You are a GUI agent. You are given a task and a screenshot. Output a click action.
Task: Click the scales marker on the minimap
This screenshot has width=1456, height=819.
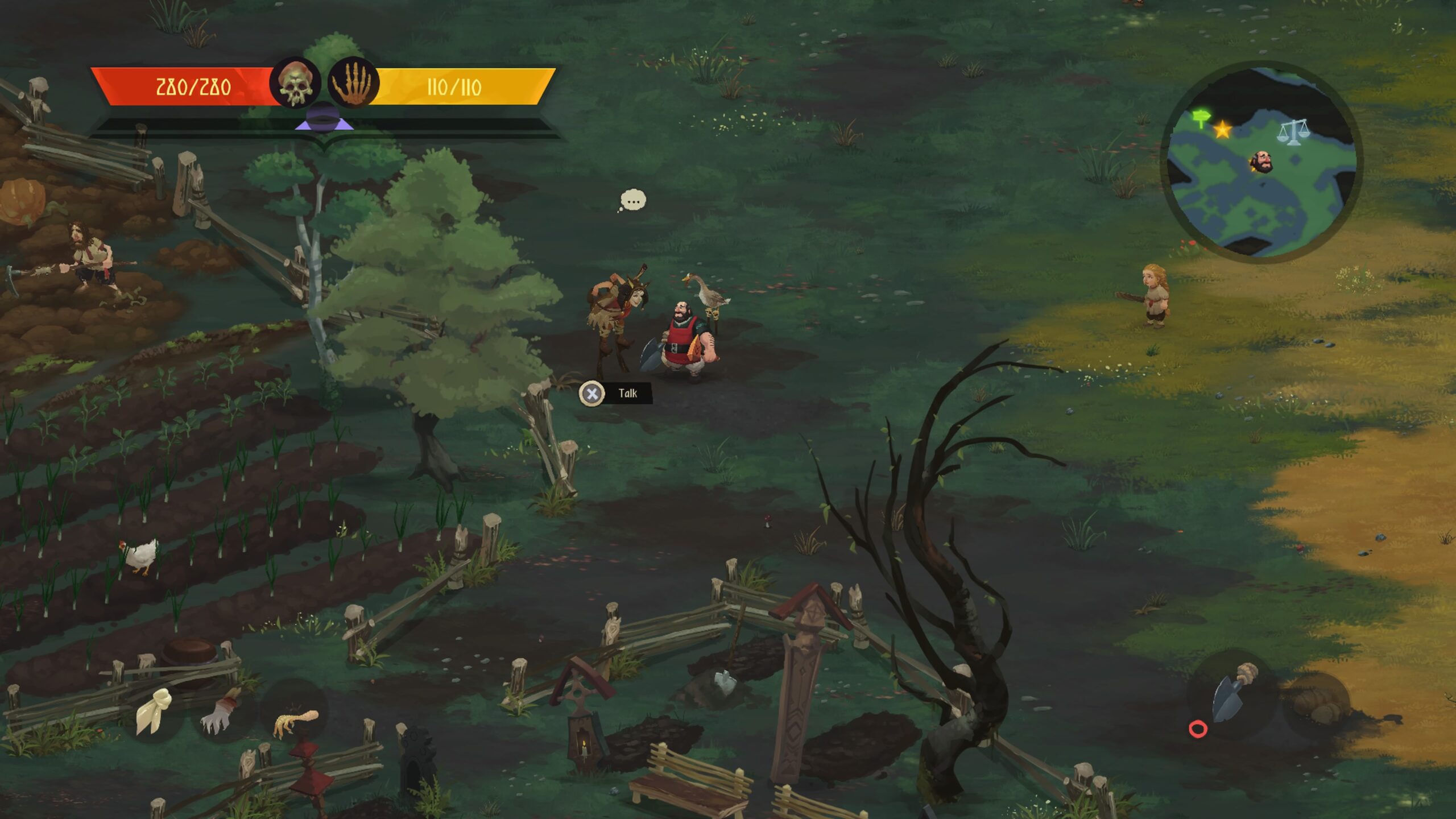click(x=1293, y=132)
